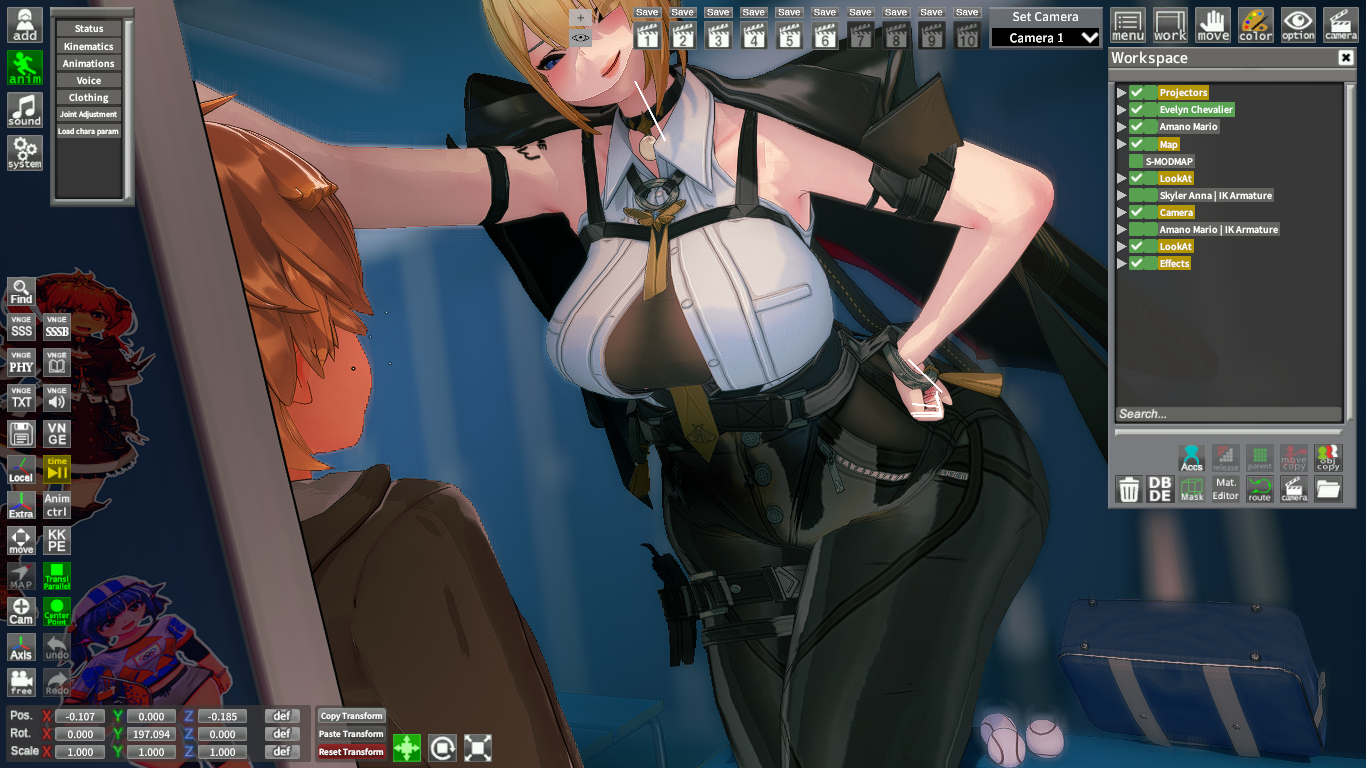Open the color options toolbar button
Screen dimensions: 1366x768
[1255, 25]
